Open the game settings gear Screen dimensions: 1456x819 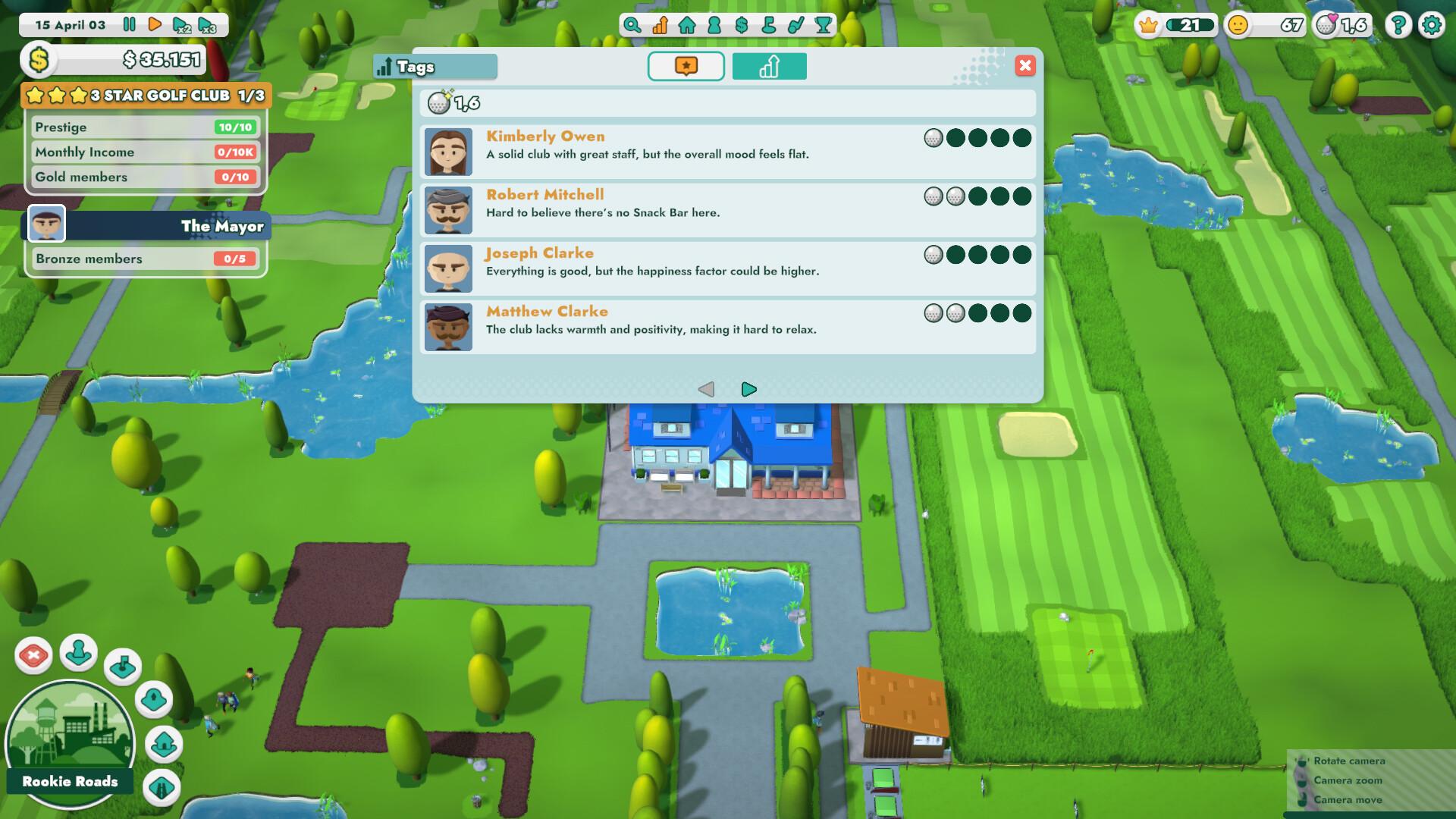coord(1432,25)
